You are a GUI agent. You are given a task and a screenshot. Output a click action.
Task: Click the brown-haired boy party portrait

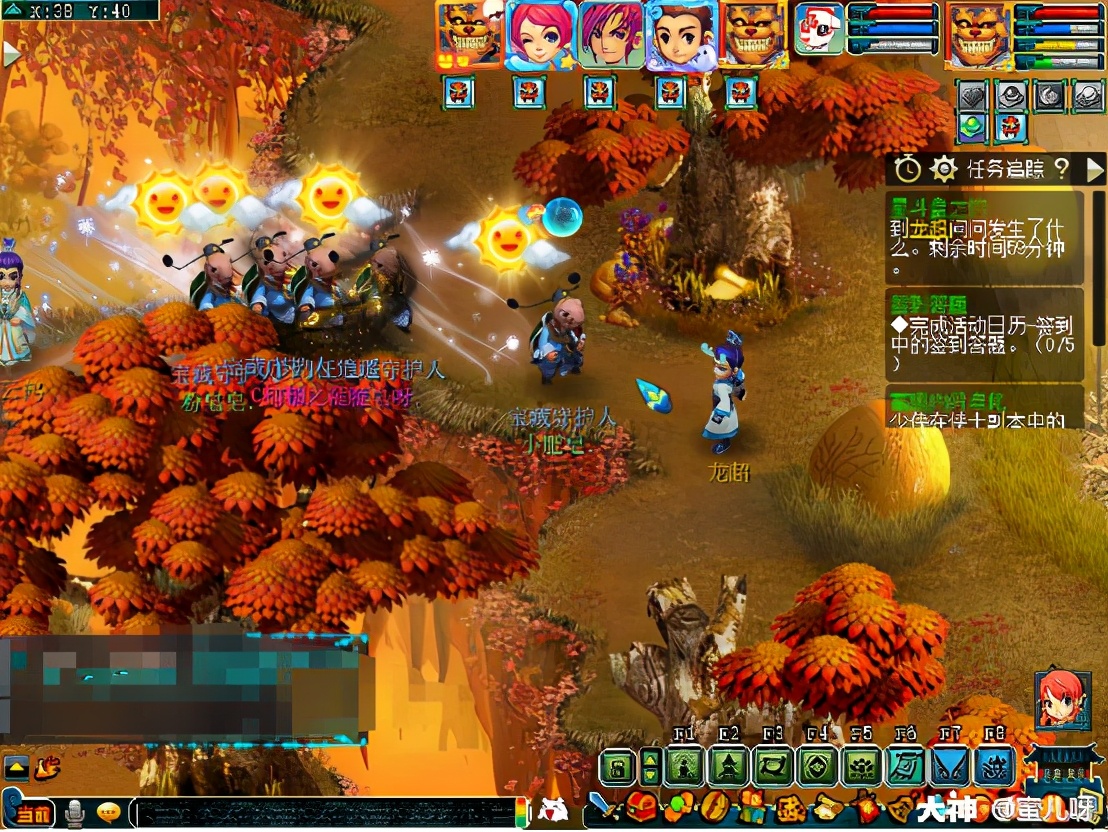click(x=681, y=34)
